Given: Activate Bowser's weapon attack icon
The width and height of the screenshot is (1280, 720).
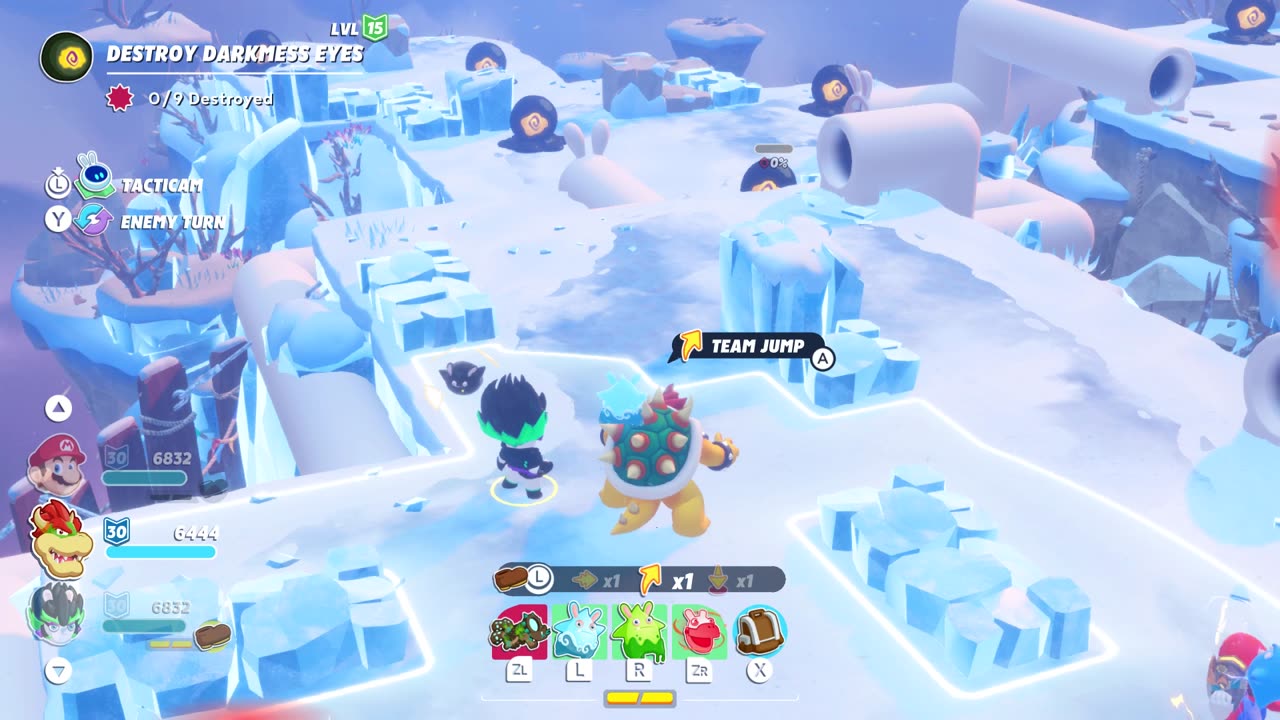Looking at the screenshot, I should pos(519,632).
